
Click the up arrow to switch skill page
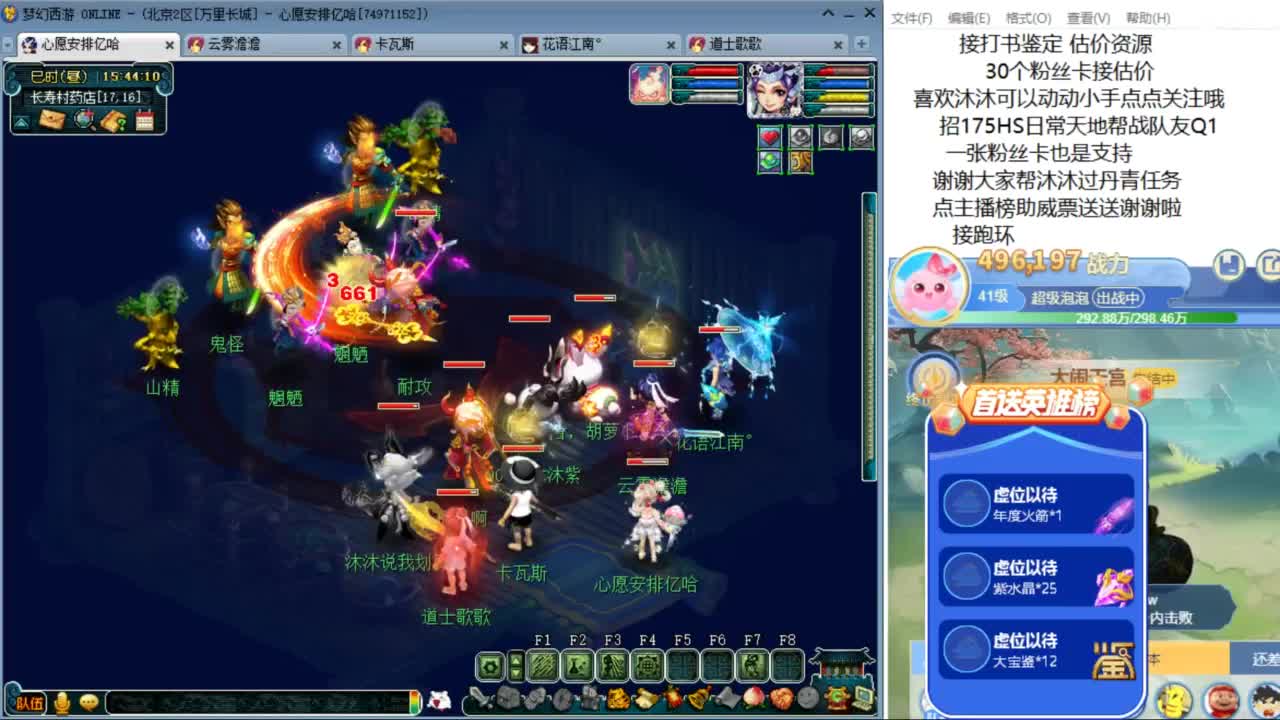click(x=515, y=660)
